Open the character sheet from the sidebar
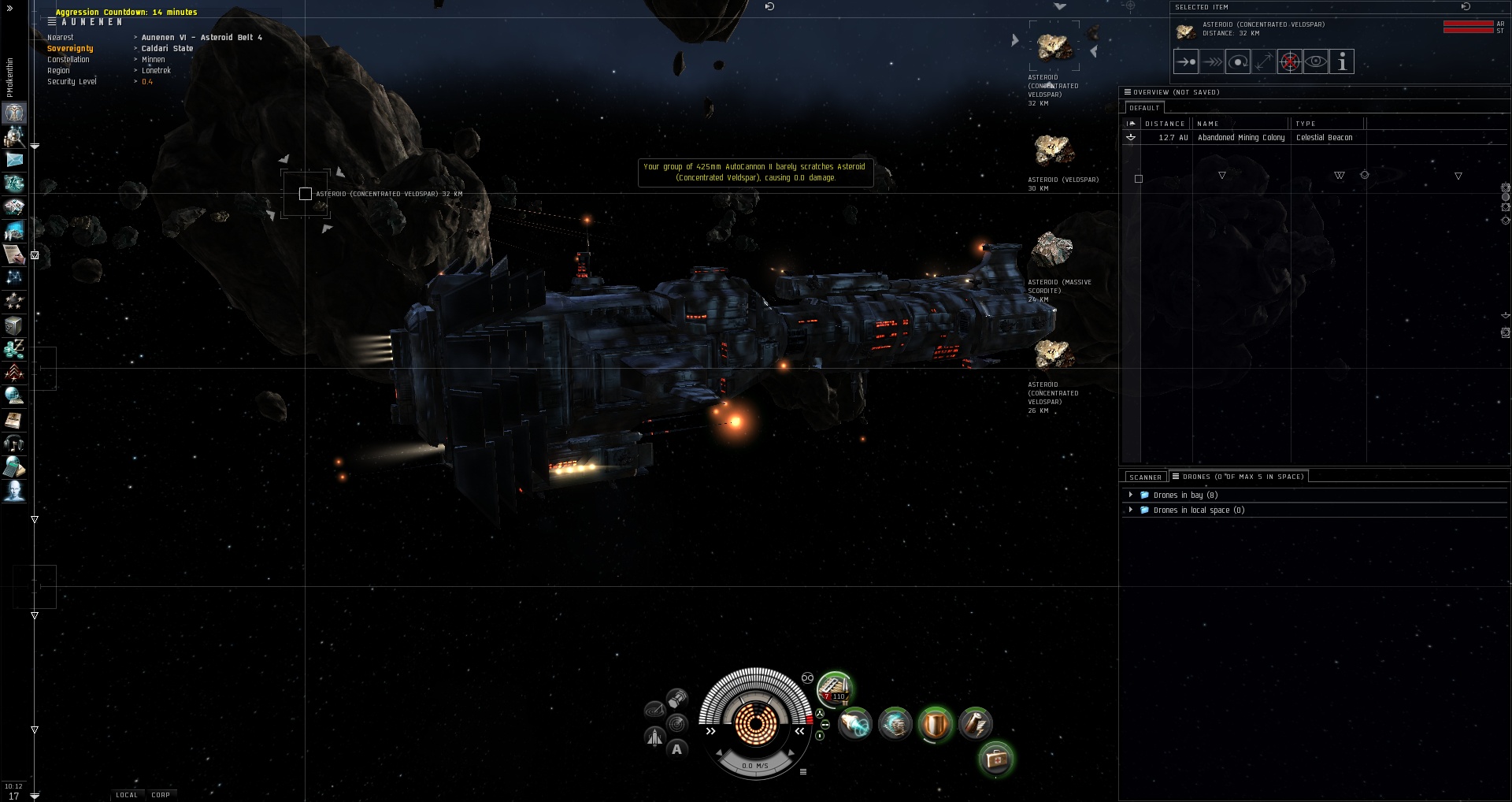1512x802 pixels. (14, 113)
